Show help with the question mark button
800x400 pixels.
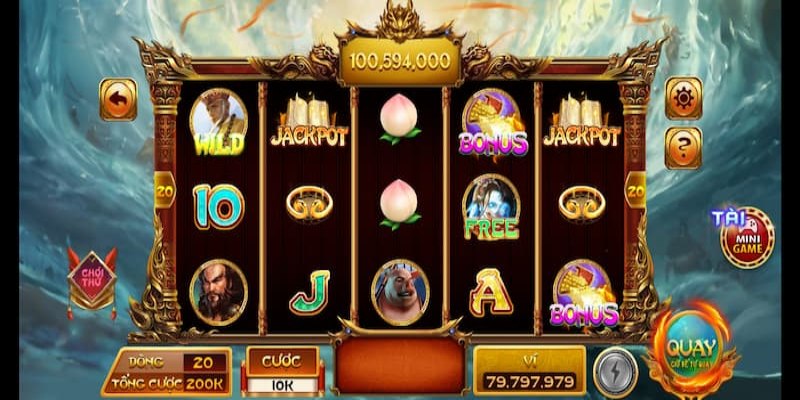[684, 147]
